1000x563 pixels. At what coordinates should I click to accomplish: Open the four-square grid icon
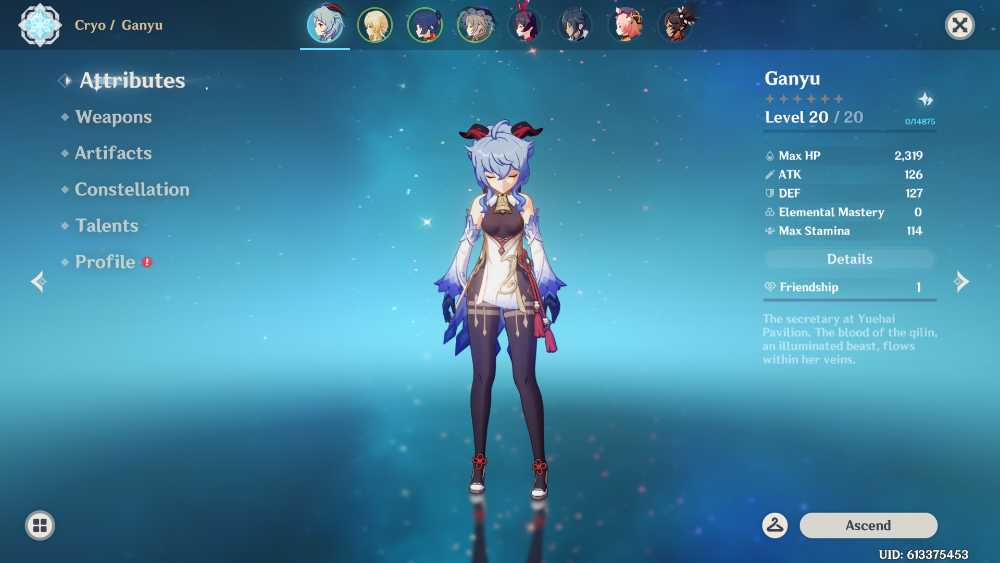(40, 525)
